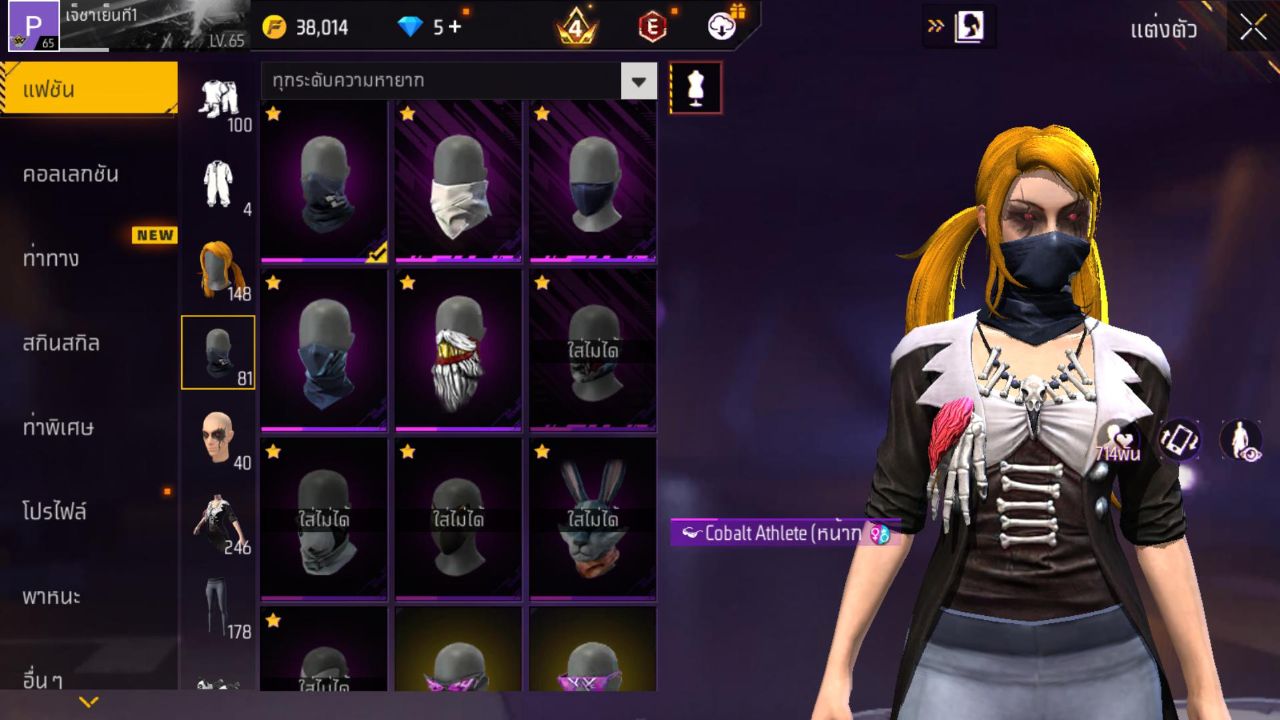The width and height of the screenshot is (1280, 720).
Task: Click the E badge icon in the top bar
Action: click(656, 27)
